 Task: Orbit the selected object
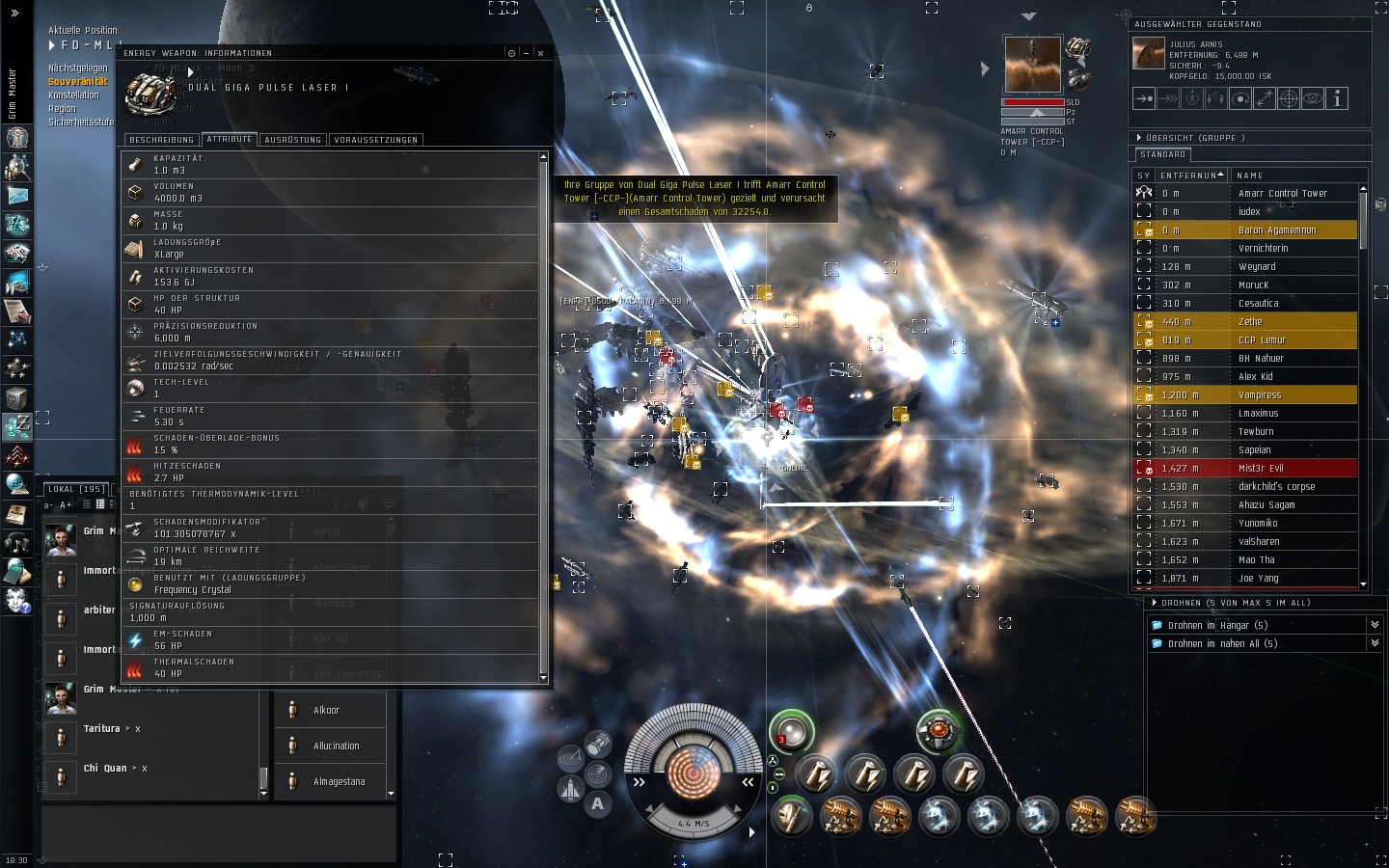click(x=1240, y=98)
